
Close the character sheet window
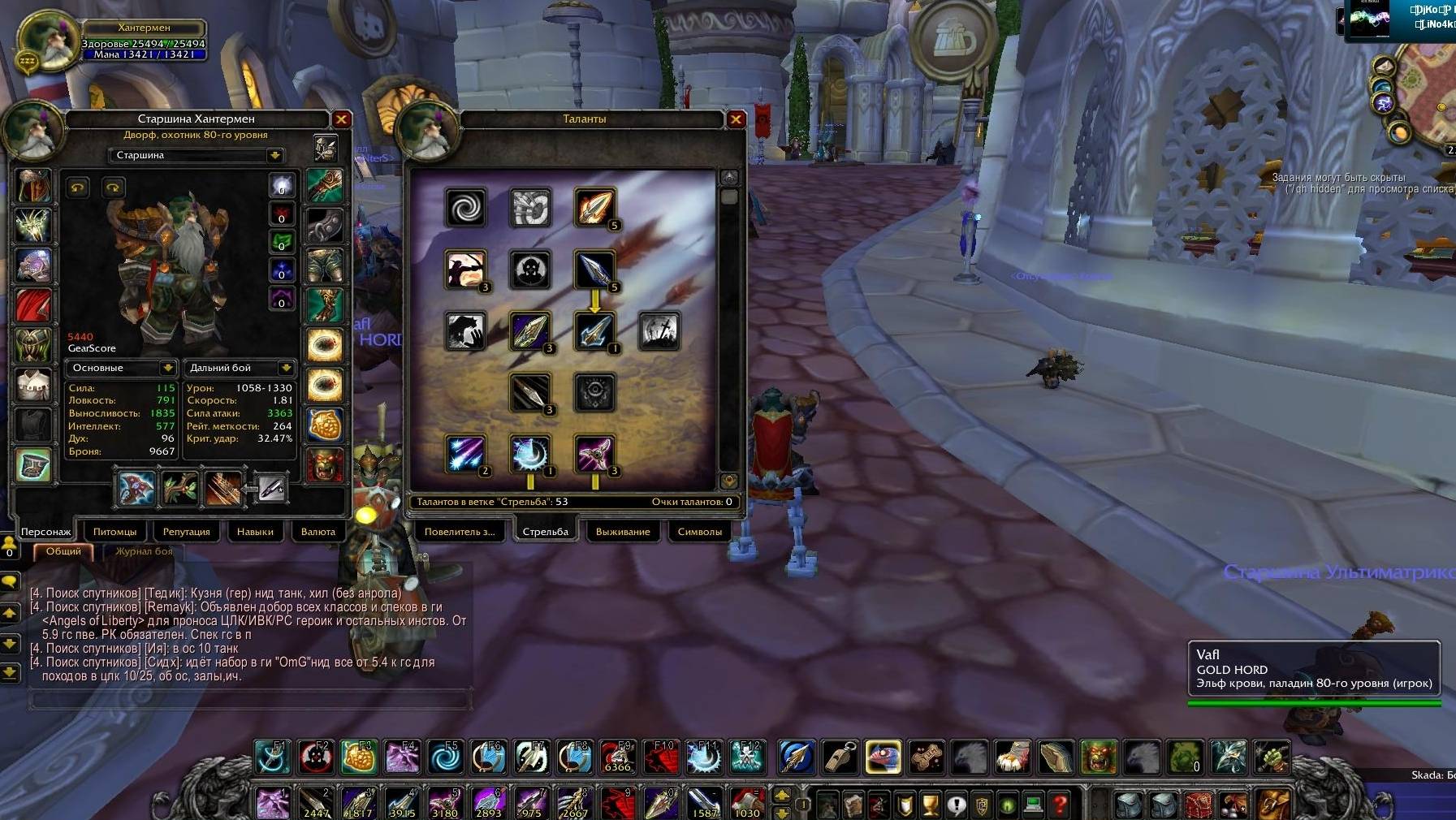pos(341,119)
